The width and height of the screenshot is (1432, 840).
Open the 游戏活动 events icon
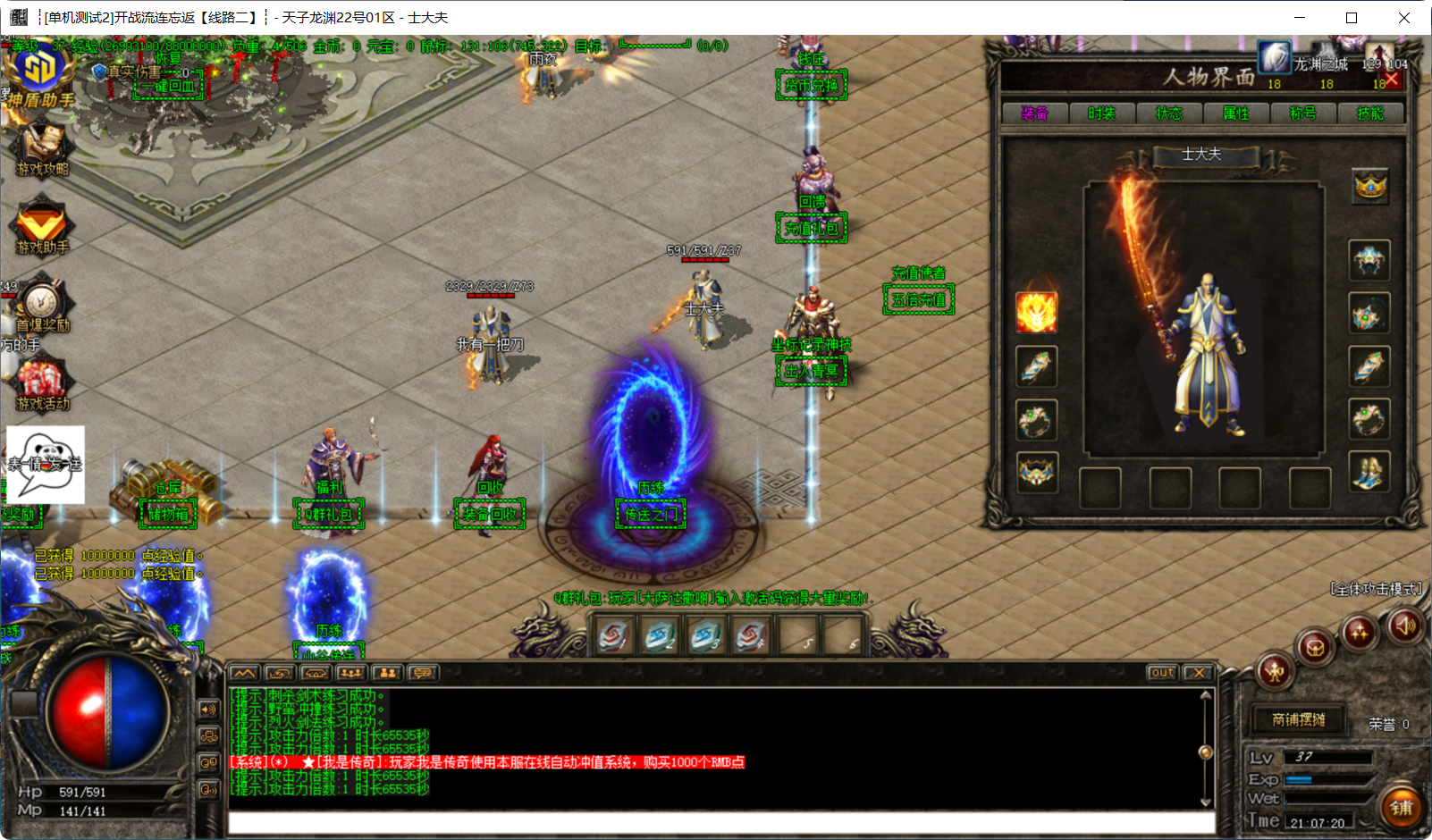[x=41, y=384]
